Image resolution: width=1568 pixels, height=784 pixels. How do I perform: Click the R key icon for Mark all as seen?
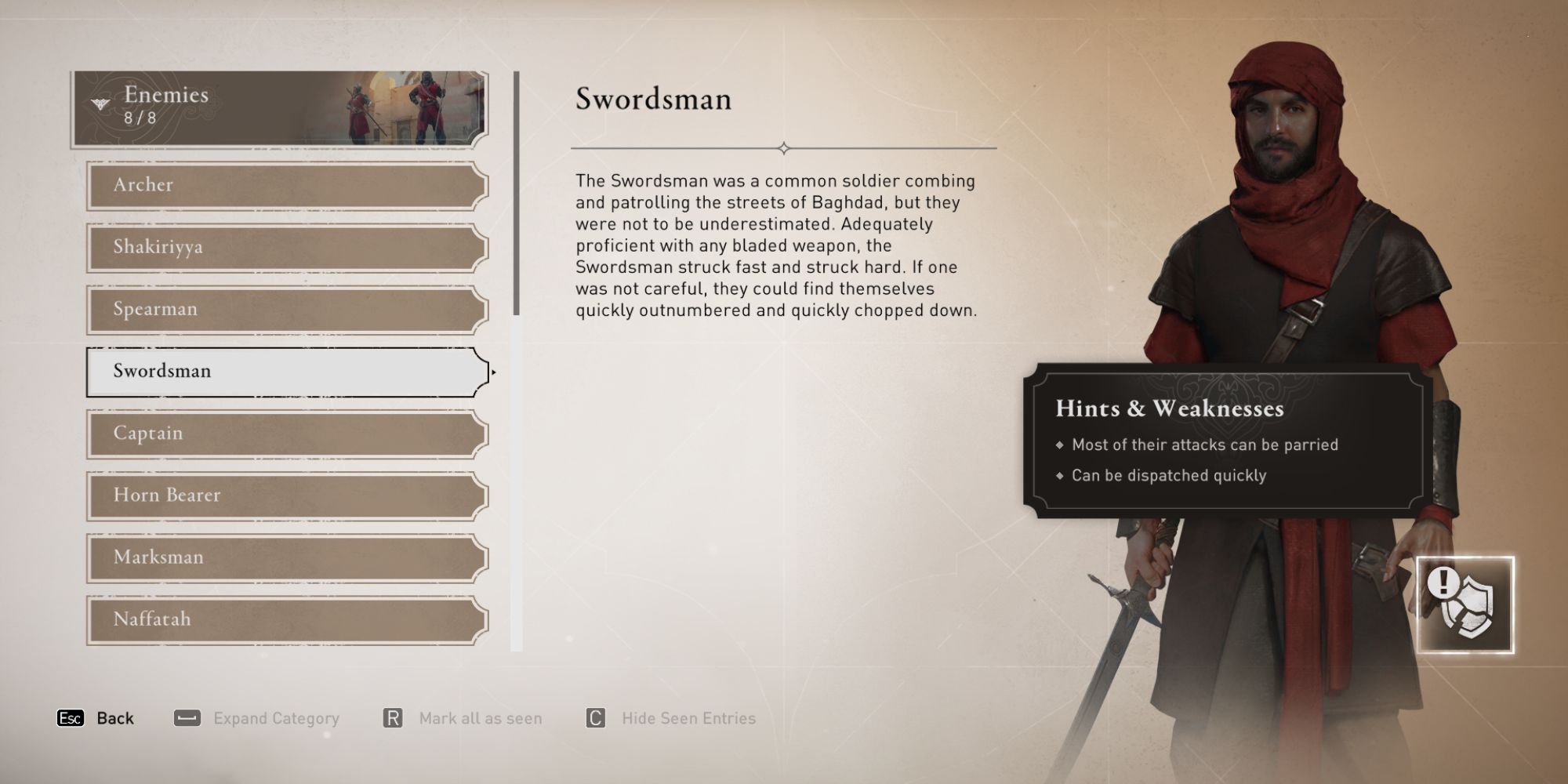392,717
